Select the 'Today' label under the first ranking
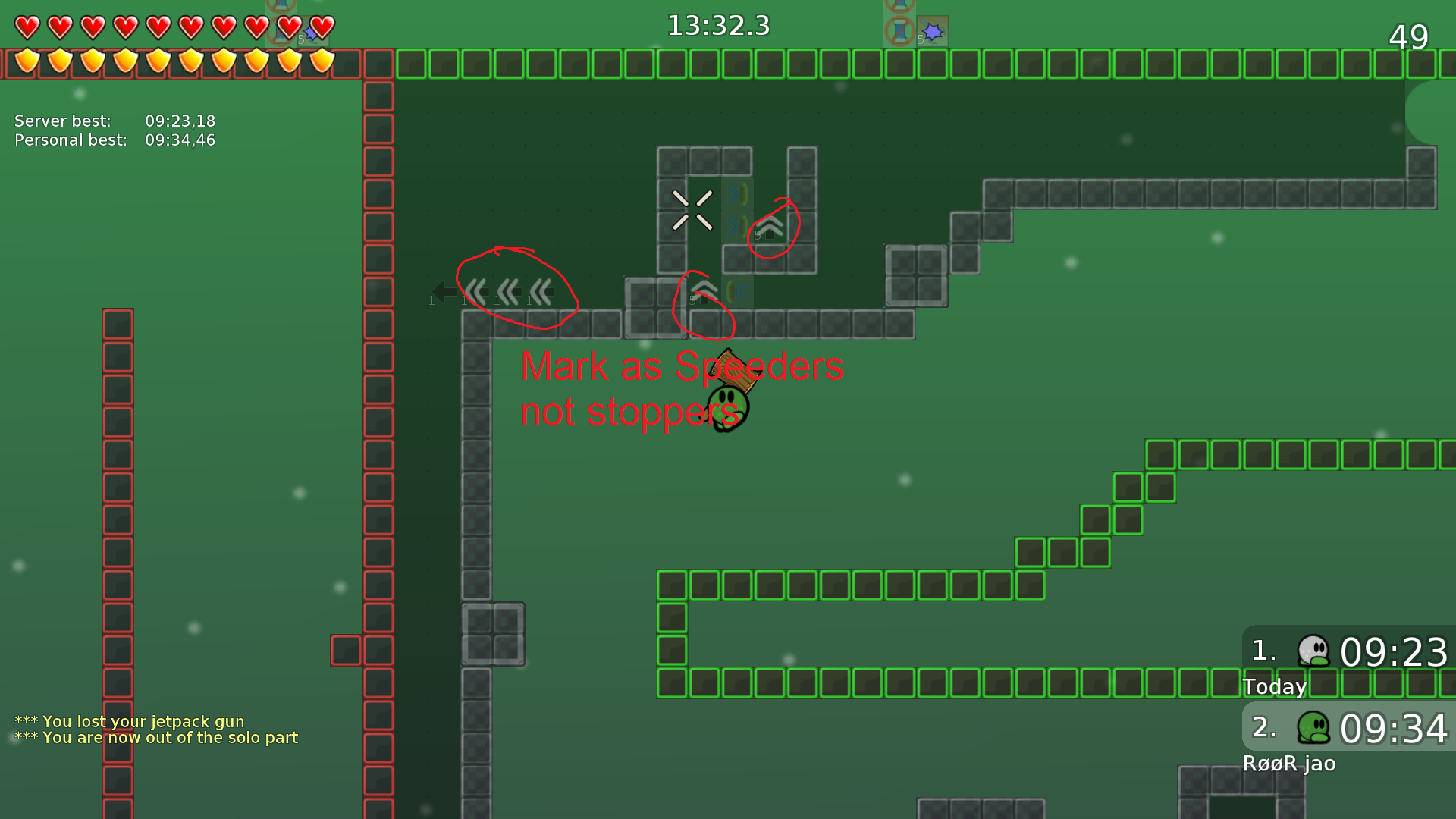 [x=1275, y=686]
